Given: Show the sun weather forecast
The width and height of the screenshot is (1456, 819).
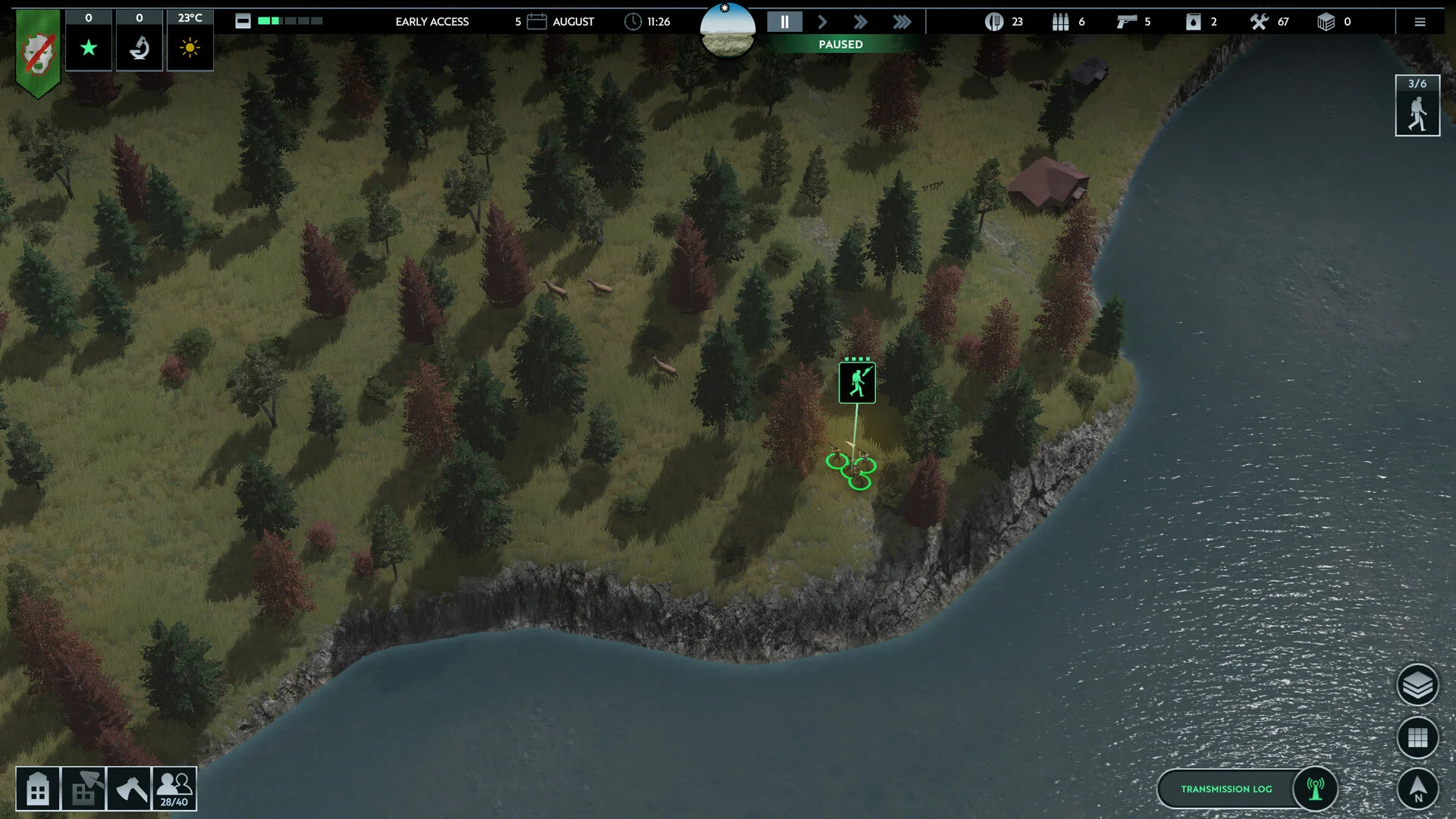Looking at the screenshot, I should (x=190, y=48).
